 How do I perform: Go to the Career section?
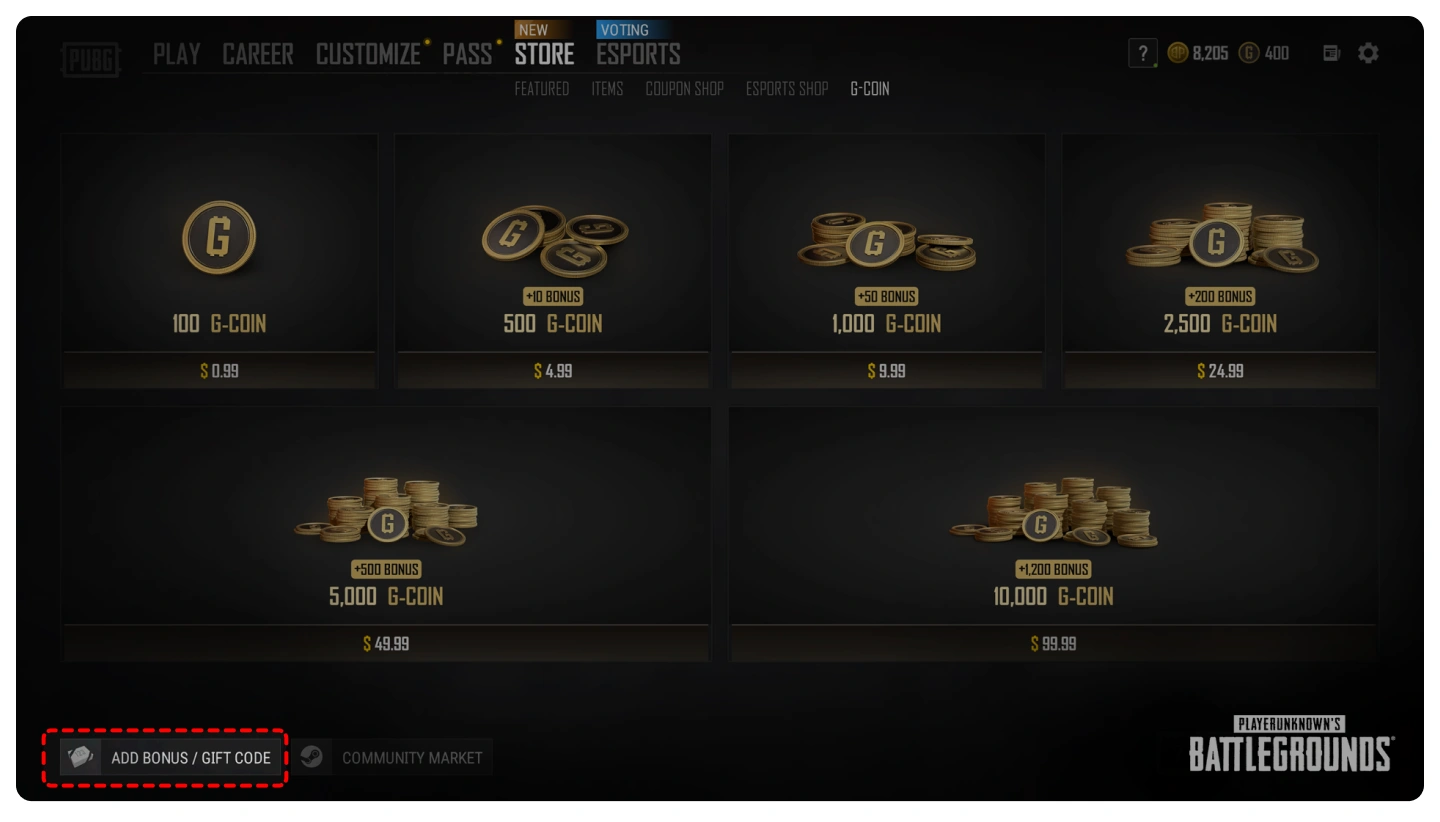(258, 54)
